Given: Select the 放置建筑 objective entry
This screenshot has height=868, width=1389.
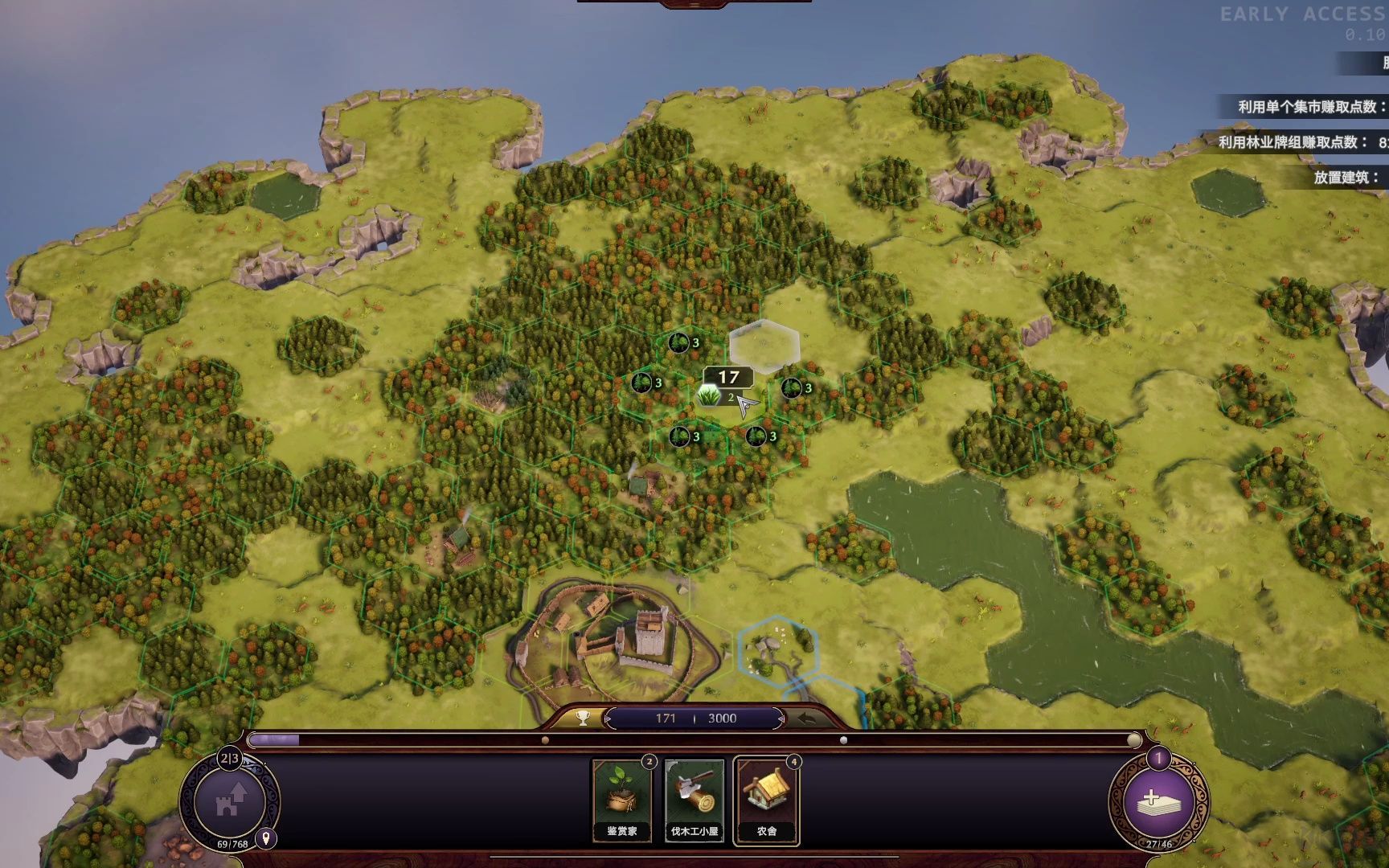Looking at the screenshot, I should click(1346, 178).
